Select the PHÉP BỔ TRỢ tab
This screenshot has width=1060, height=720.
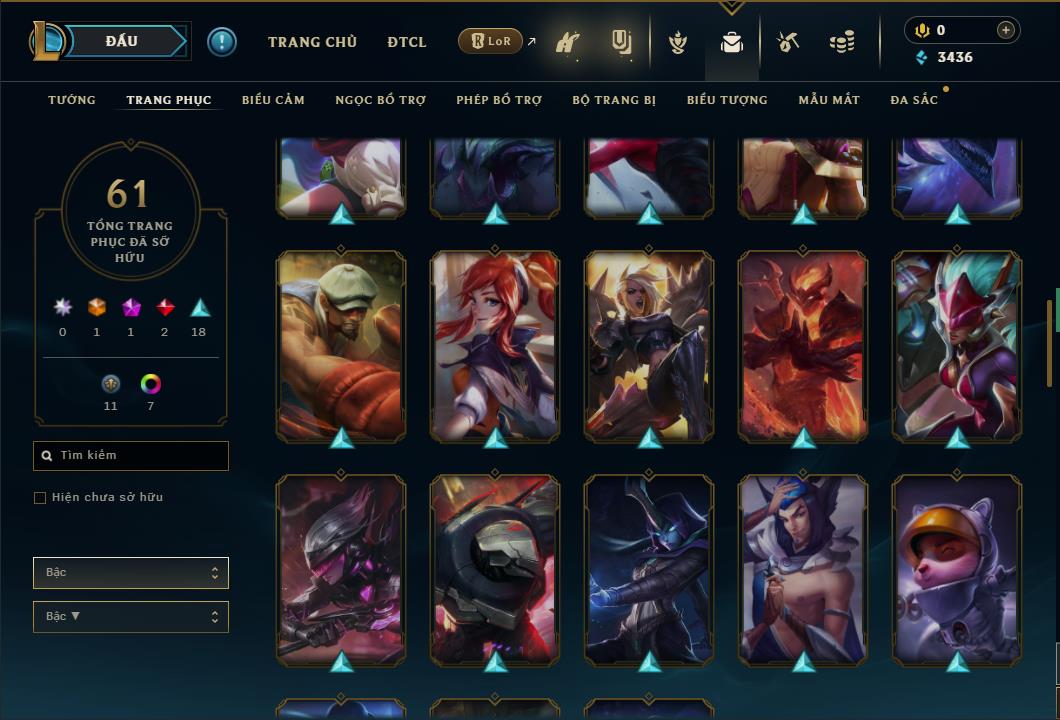point(499,100)
